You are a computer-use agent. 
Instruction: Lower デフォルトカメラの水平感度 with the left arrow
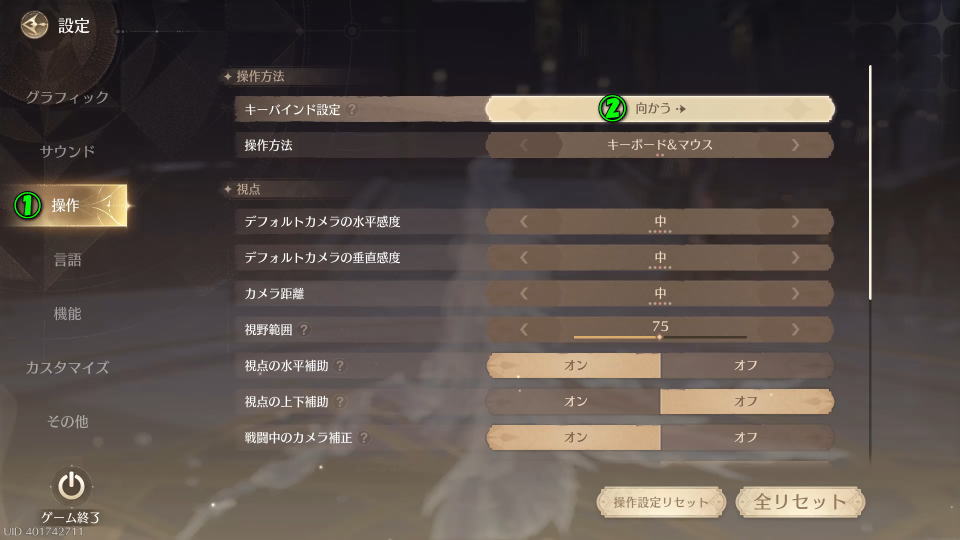524,221
